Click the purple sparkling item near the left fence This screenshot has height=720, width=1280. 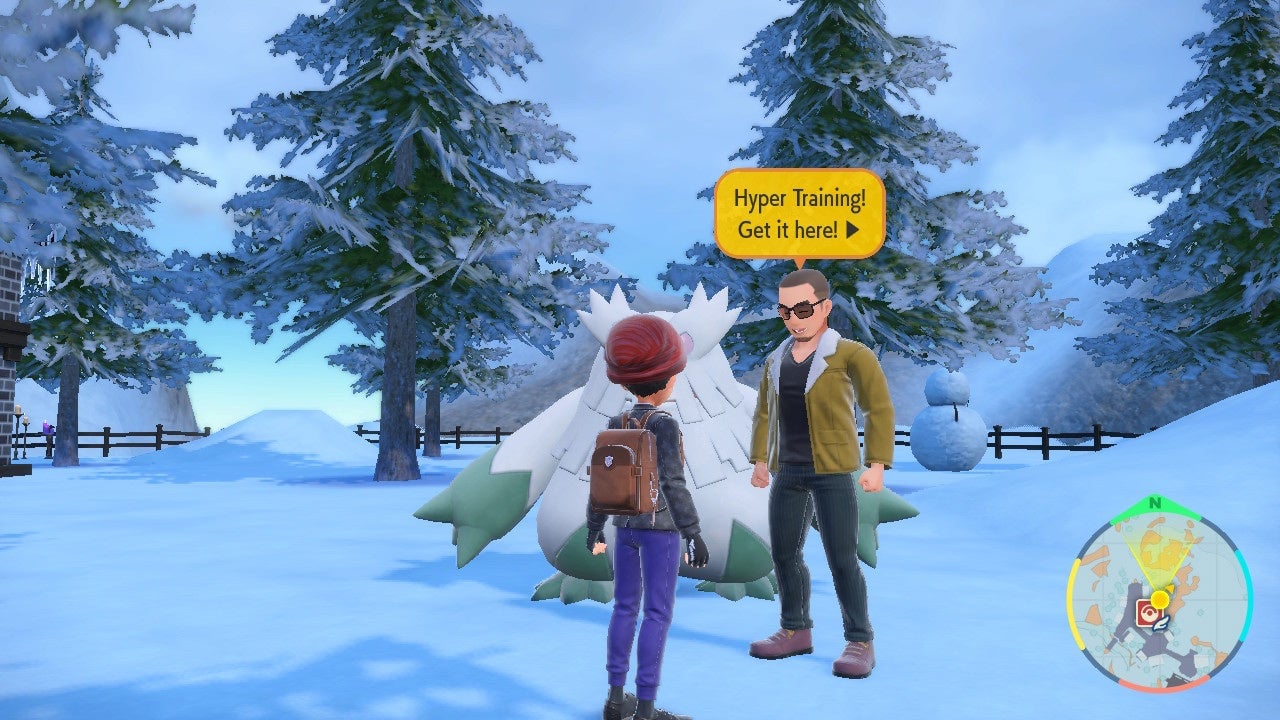47,427
